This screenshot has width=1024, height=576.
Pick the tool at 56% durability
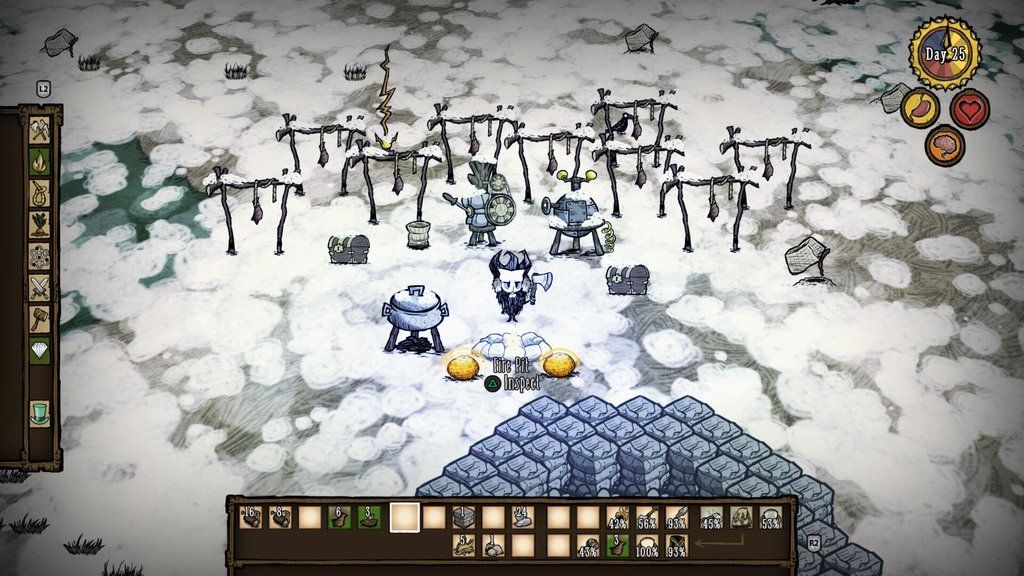(649, 517)
